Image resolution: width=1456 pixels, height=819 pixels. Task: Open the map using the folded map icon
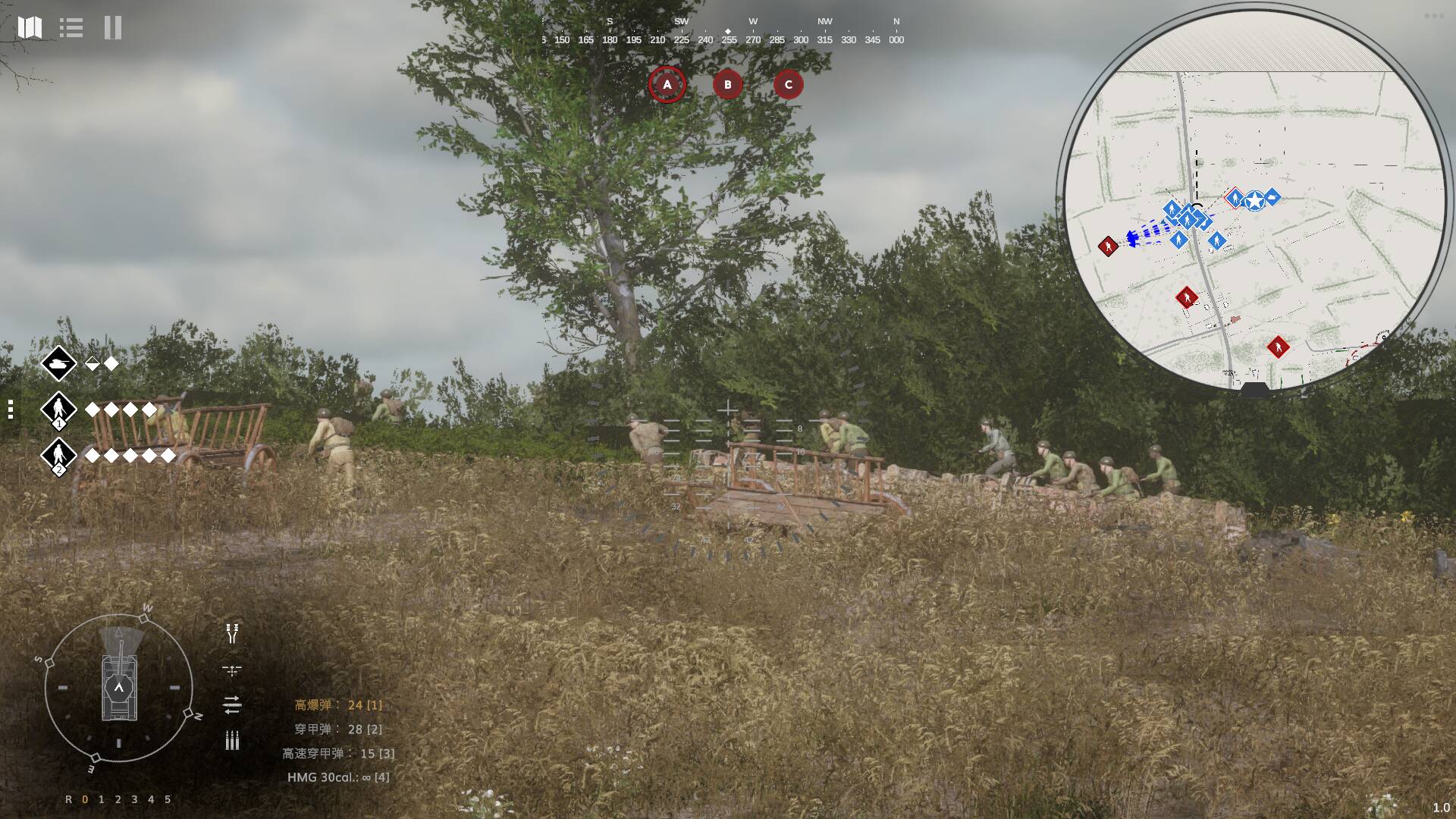tap(30, 28)
